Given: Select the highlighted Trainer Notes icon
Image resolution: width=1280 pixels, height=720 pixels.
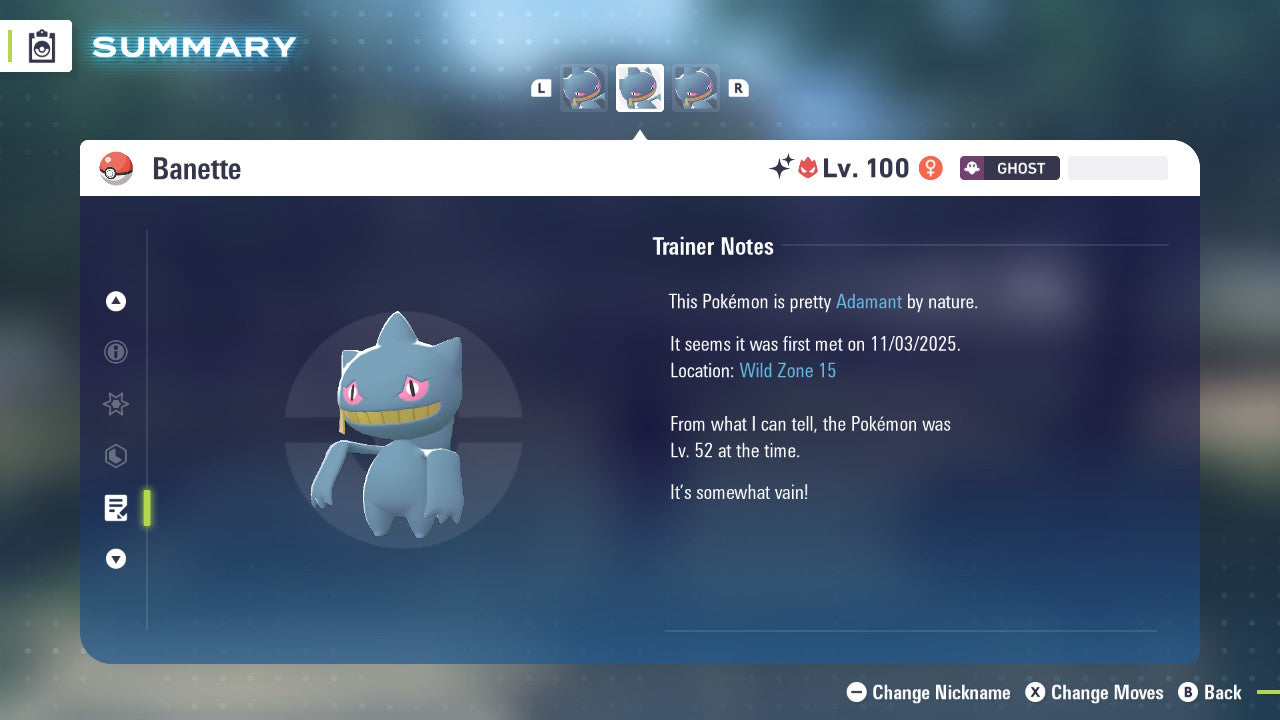Looking at the screenshot, I should (116, 508).
